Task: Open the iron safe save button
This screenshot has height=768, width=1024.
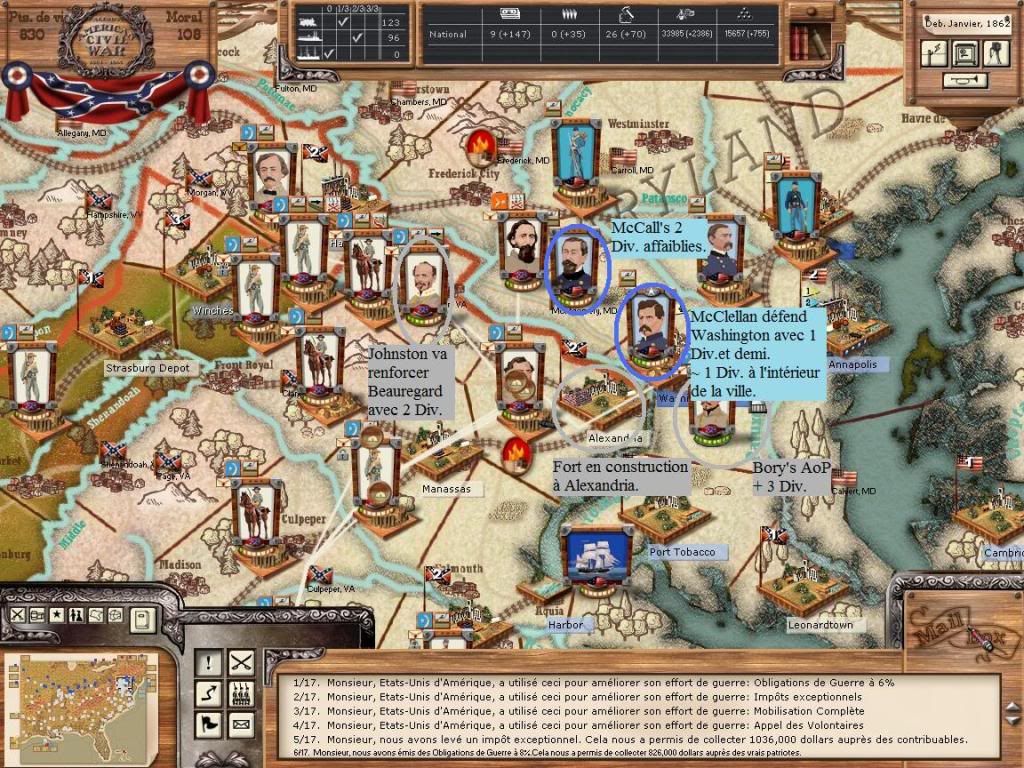Action: [965, 54]
